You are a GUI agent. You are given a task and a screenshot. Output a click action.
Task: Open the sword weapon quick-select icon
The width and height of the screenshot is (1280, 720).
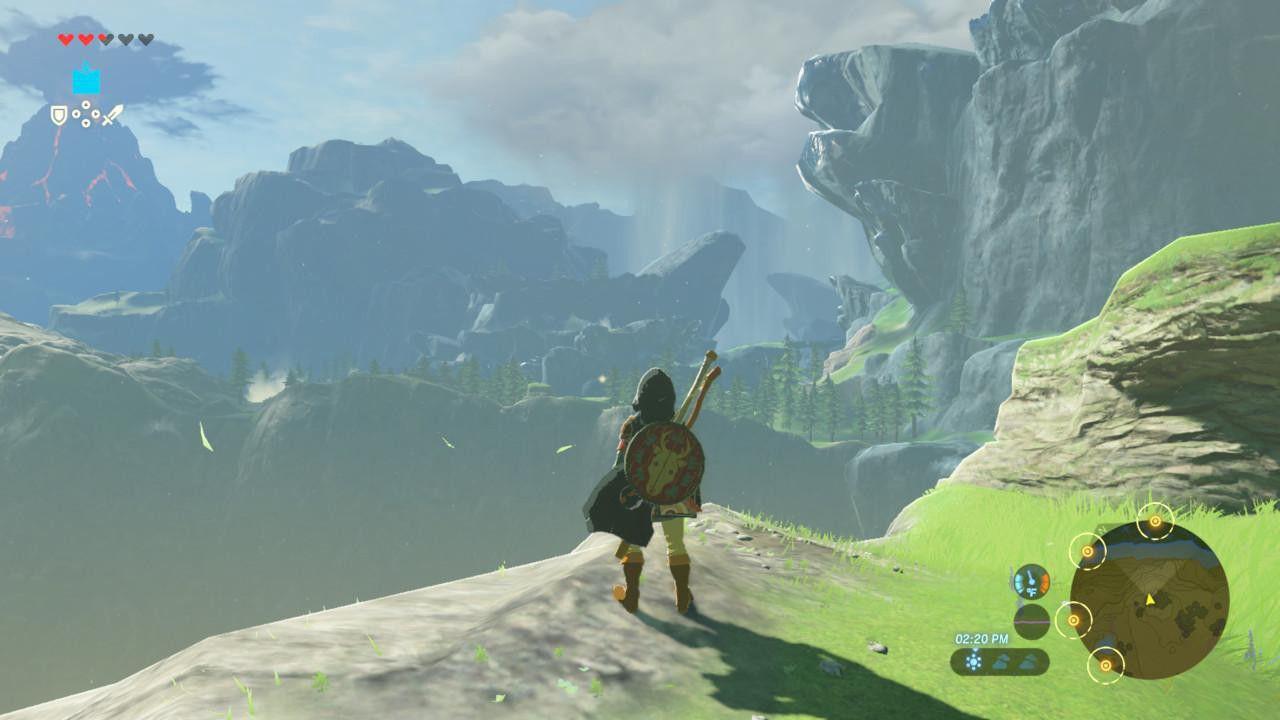click(112, 115)
